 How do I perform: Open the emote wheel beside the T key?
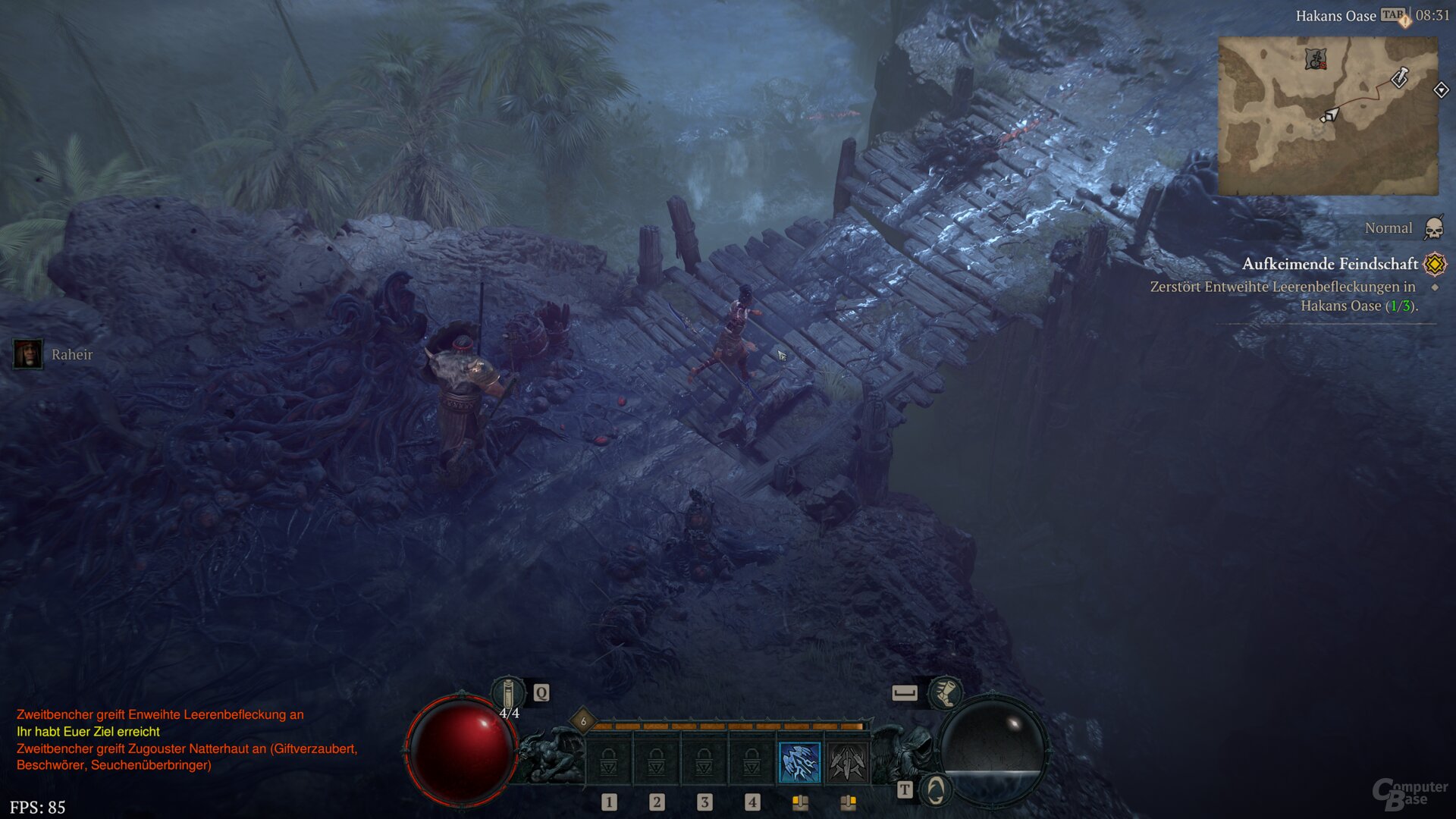pyautogui.click(x=935, y=789)
